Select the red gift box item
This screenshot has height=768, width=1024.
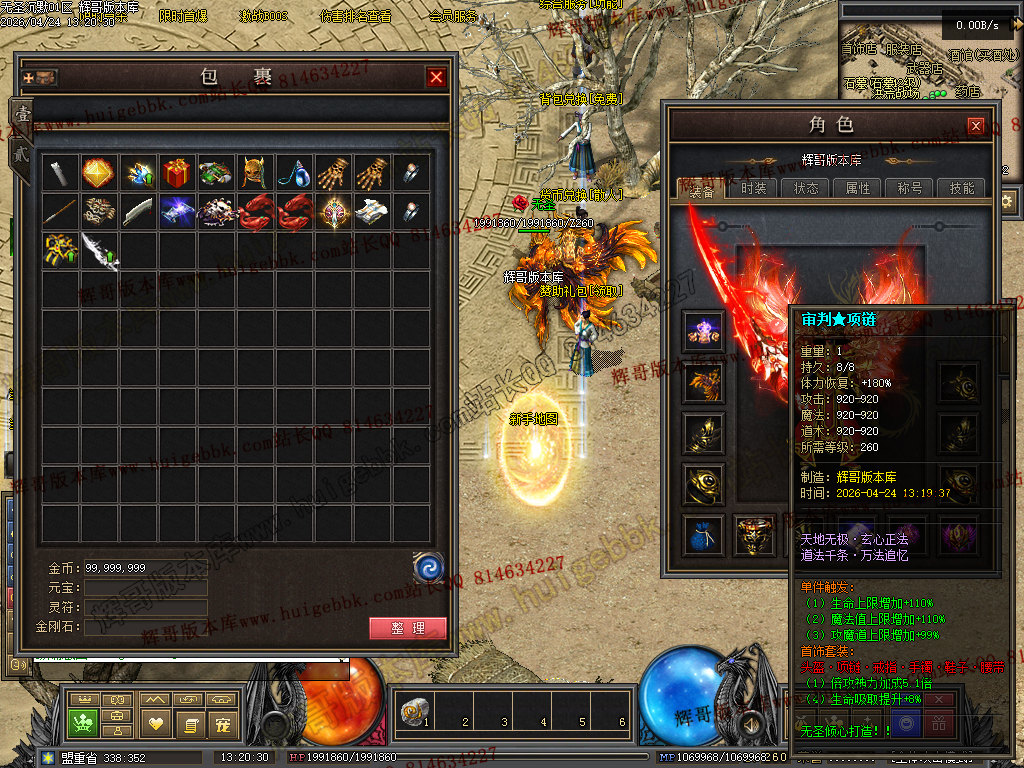[176, 173]
